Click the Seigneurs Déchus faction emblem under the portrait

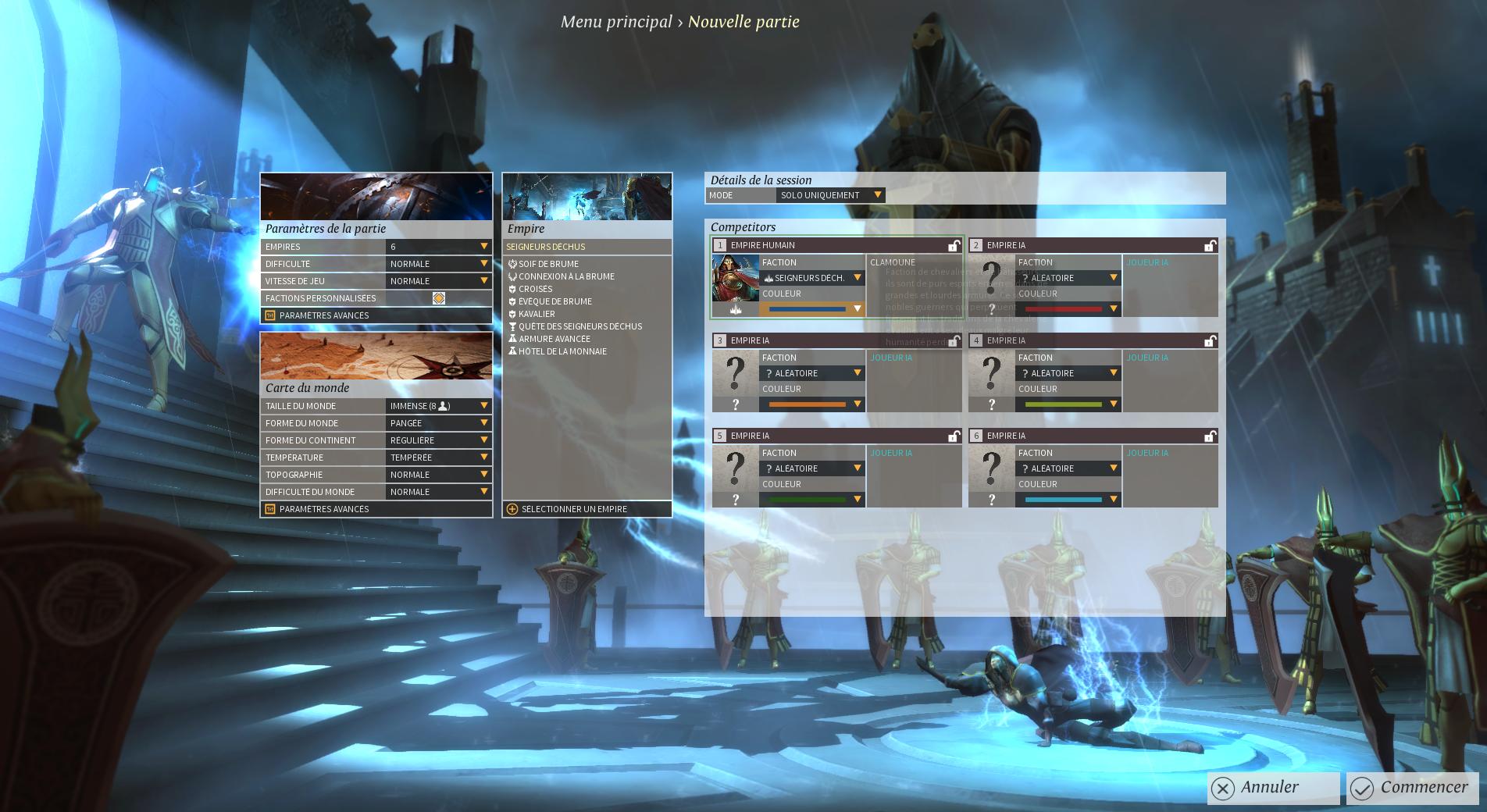(x=735, y=311)
